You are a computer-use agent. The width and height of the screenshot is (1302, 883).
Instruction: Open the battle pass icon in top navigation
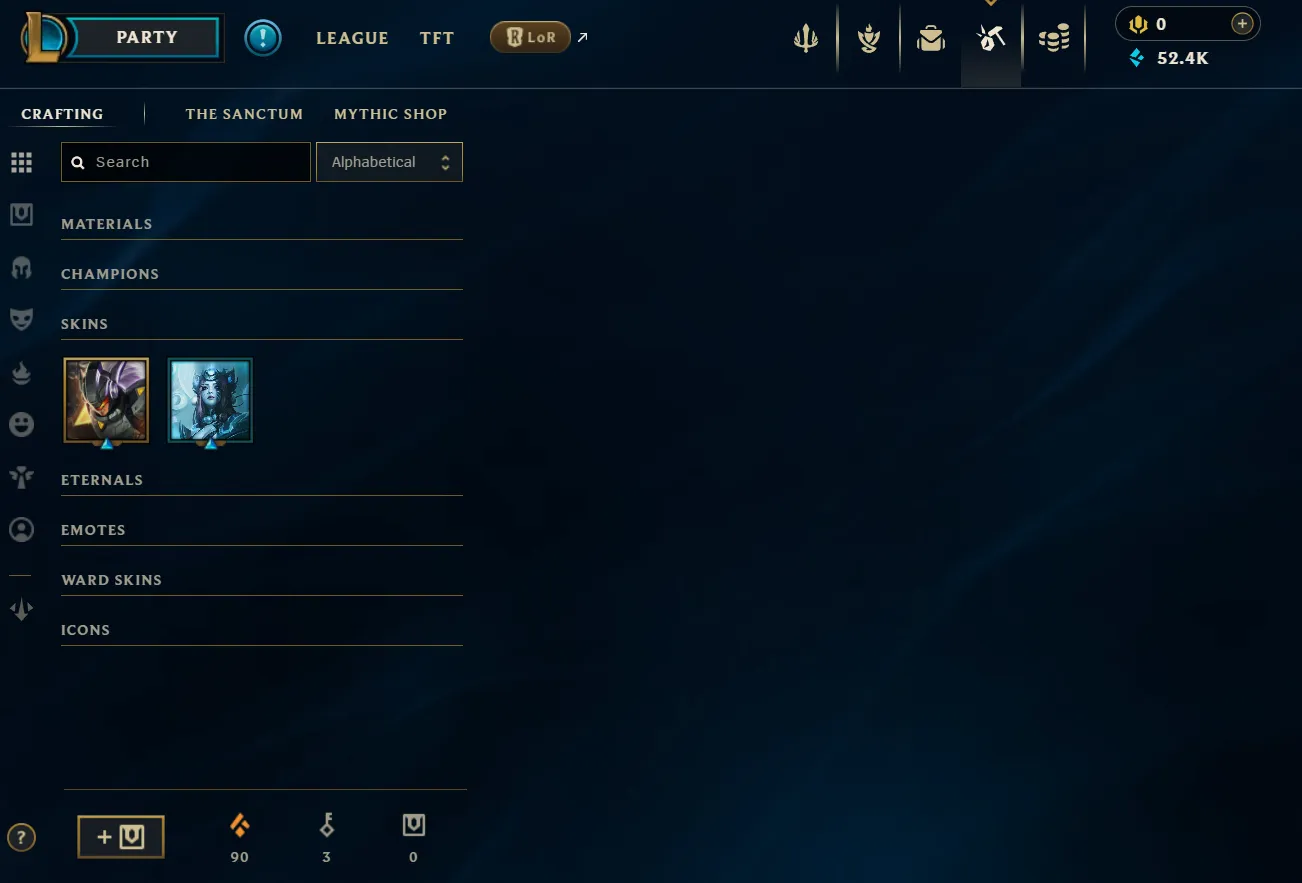tap(868, 38)
